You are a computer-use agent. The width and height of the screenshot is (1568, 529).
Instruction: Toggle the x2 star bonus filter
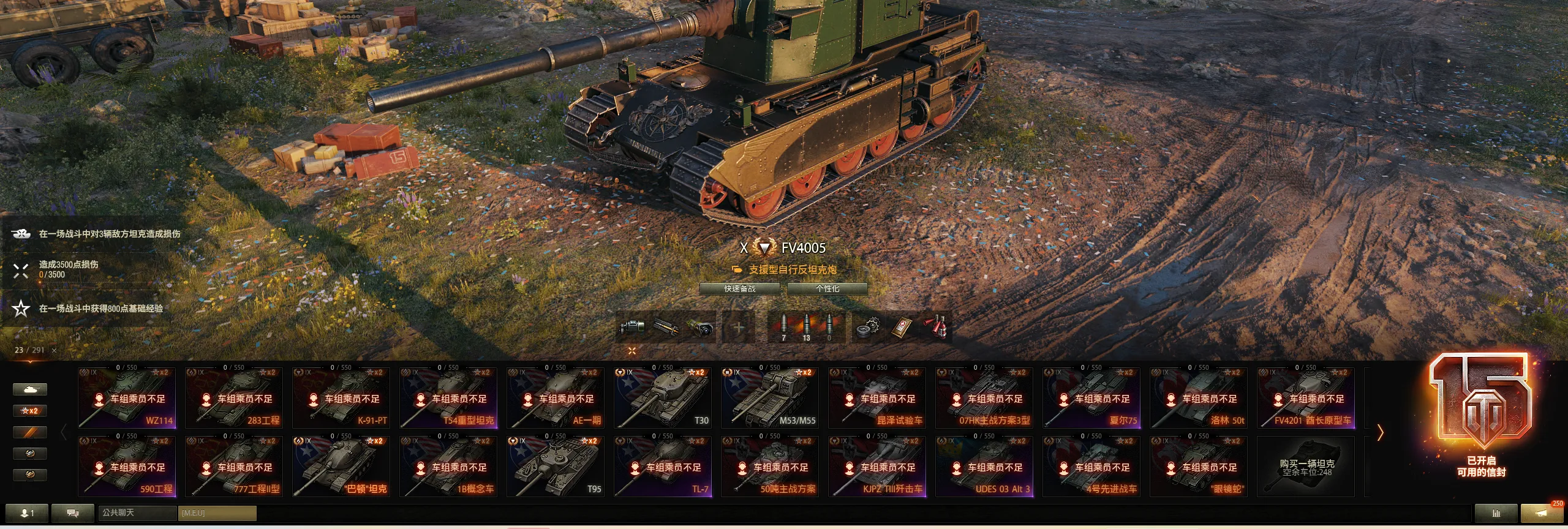coord(30,411)
